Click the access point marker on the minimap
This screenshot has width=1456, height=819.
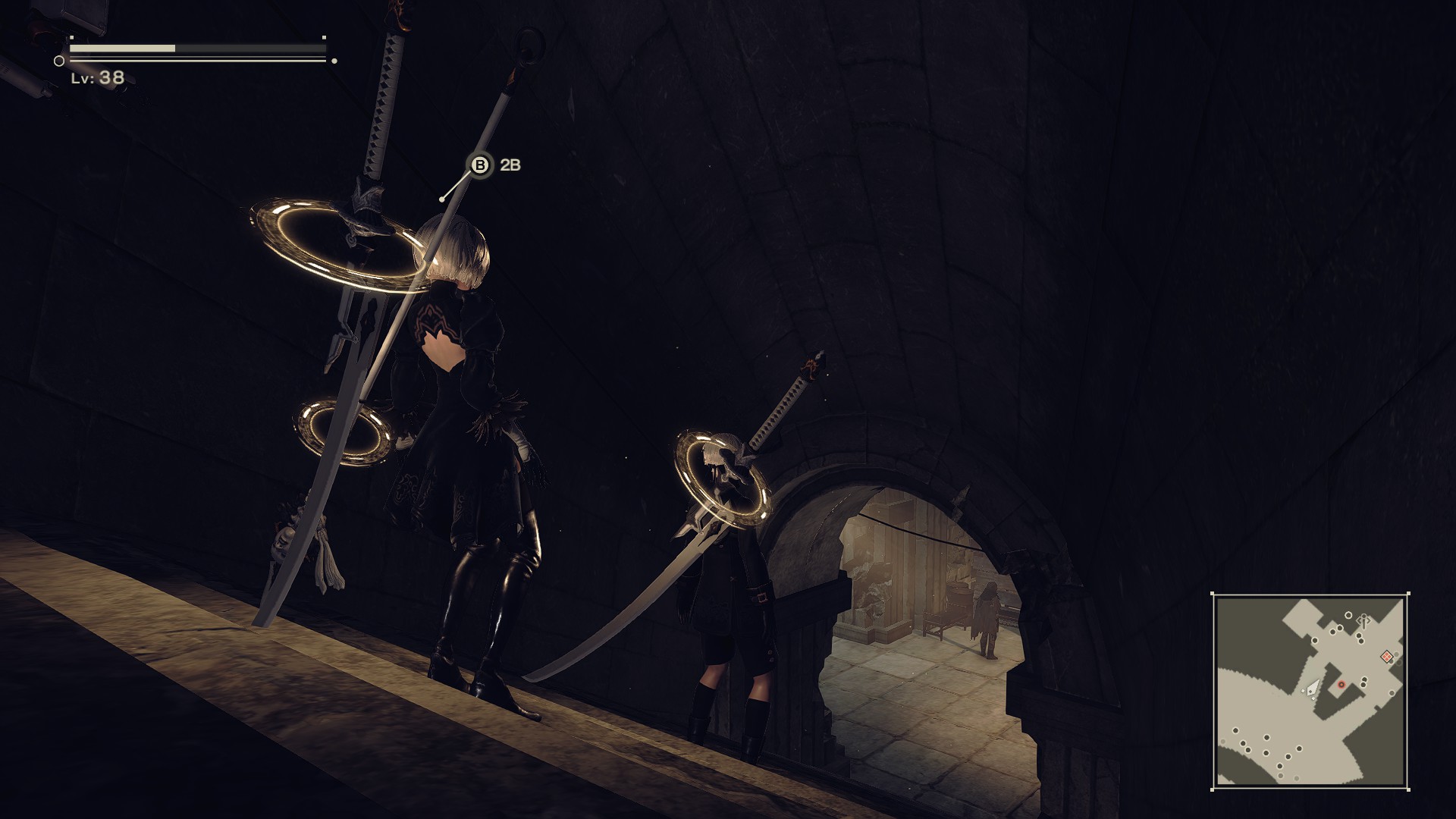[1363, 621]
